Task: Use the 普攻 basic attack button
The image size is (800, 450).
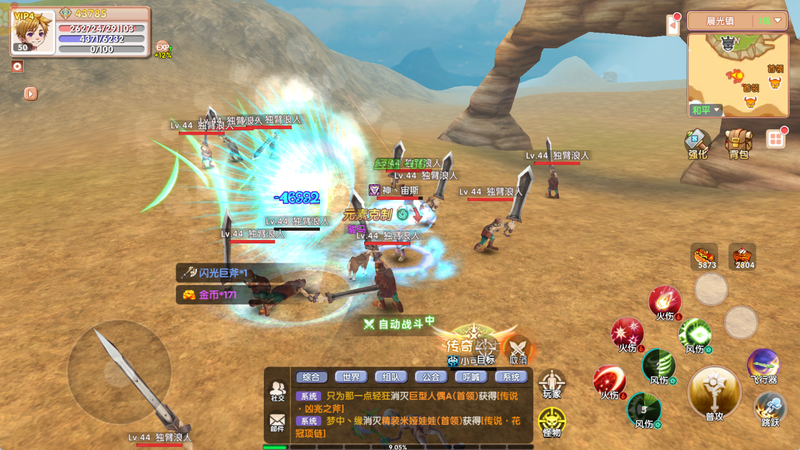Action: click(x=714, y=392)
